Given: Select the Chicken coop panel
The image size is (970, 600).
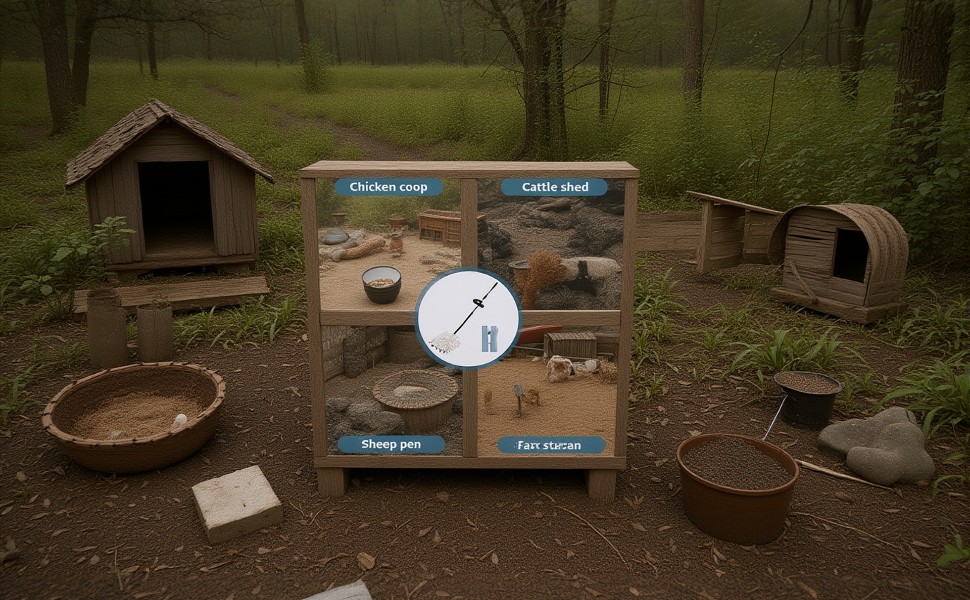Looking at the screenshot, I should (x=390, y=245).
